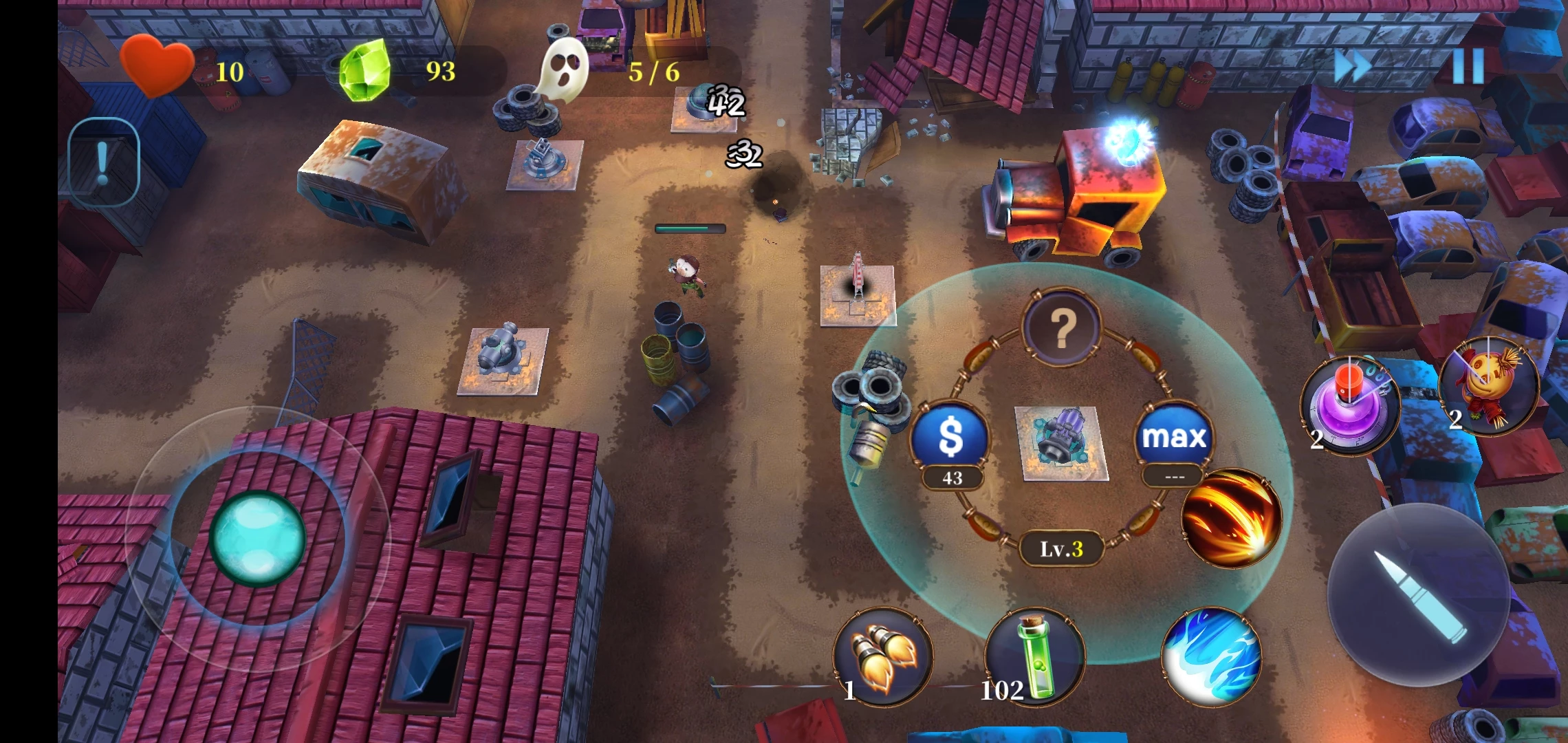This screenshot has width=1568, height=743.
Task: Open the exclamation mark alert panel
Action: pos(103,162)
